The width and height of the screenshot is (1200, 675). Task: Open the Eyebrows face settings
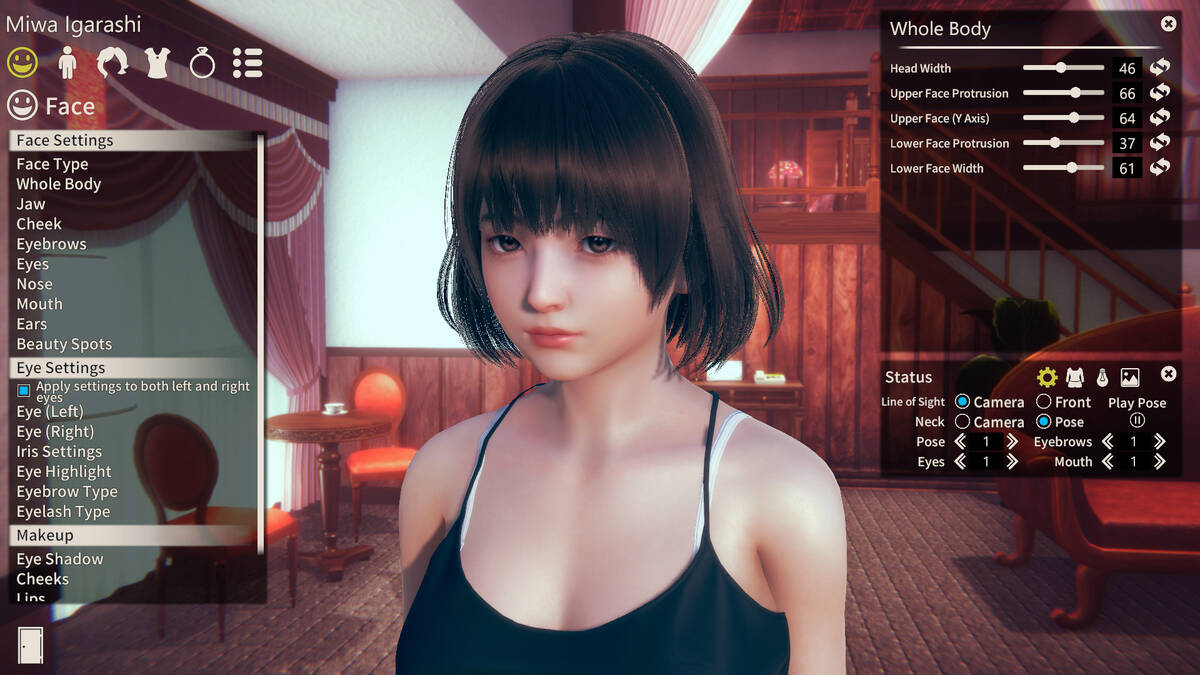point(51,244)
